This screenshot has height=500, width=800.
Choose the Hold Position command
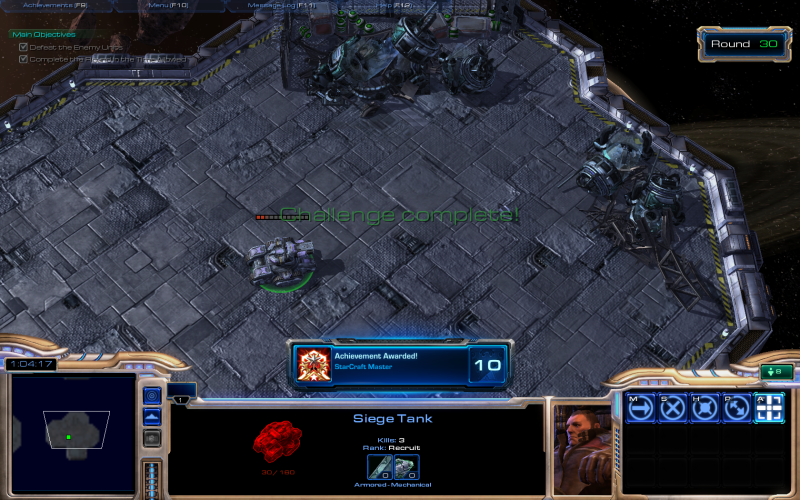tap(704, 407)
